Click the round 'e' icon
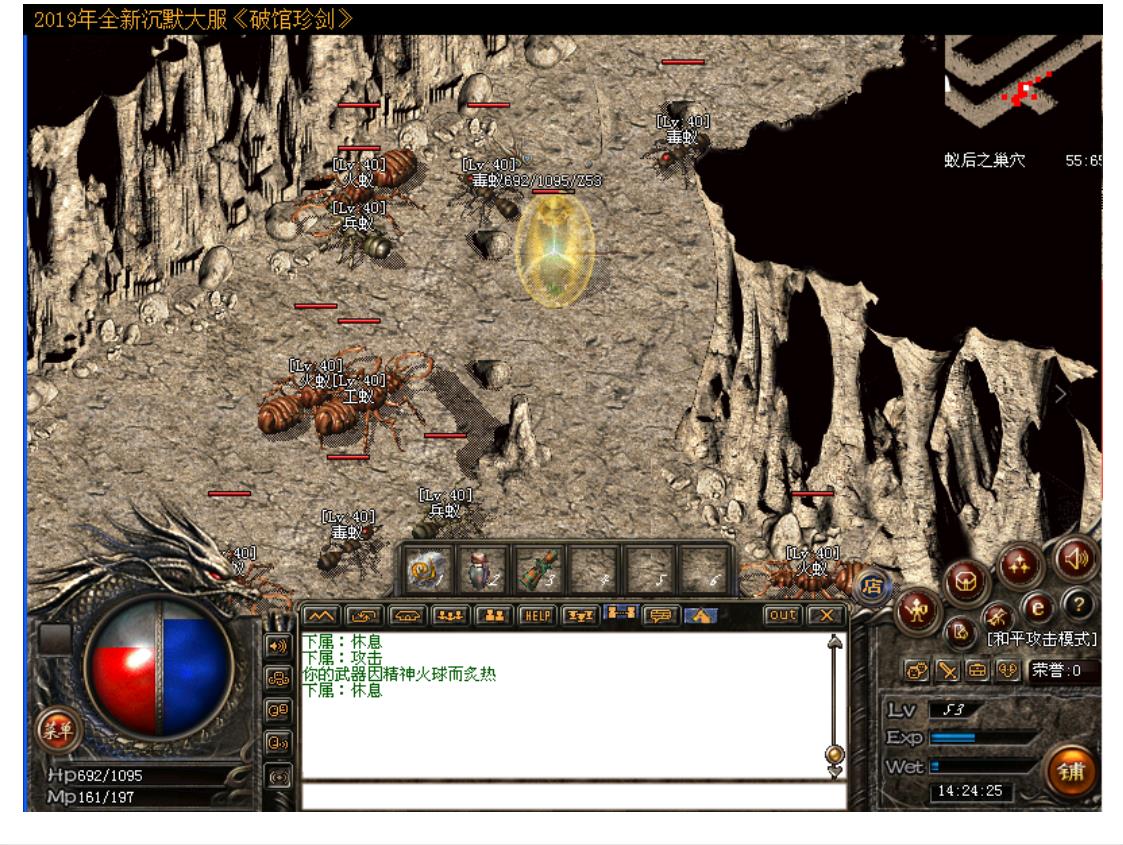Viewport: 1123px width, 845px height. click(x=1037, y=607)
